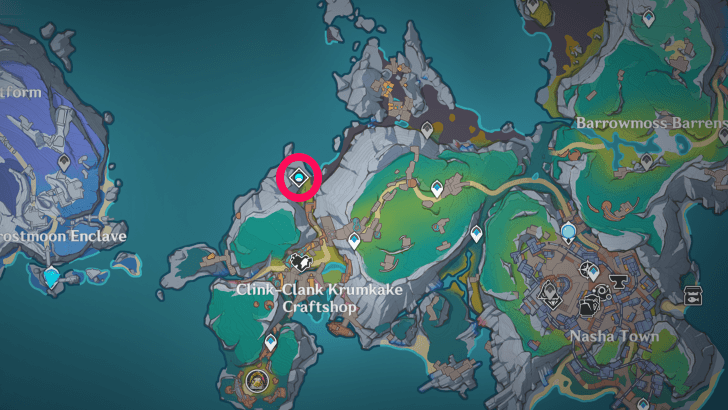728x410 pixels.
Task: Select the circular domain marker on southern island
Action: click(x=258, y=380)
